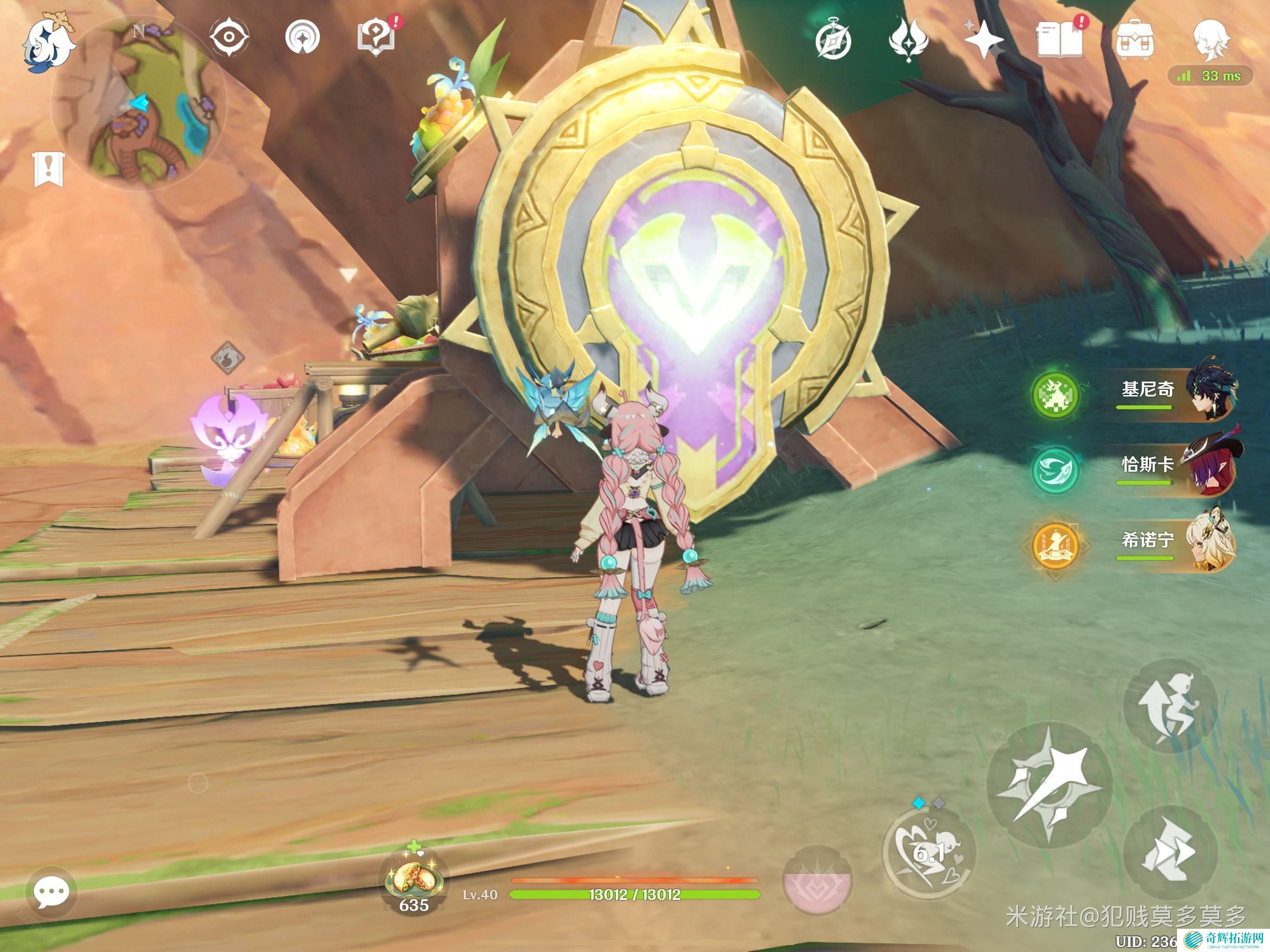Image resolution: width=1270 pixels, height=952 pixels.
Task: Open the character profile head icon
Action: click(x=1210, y=39)
